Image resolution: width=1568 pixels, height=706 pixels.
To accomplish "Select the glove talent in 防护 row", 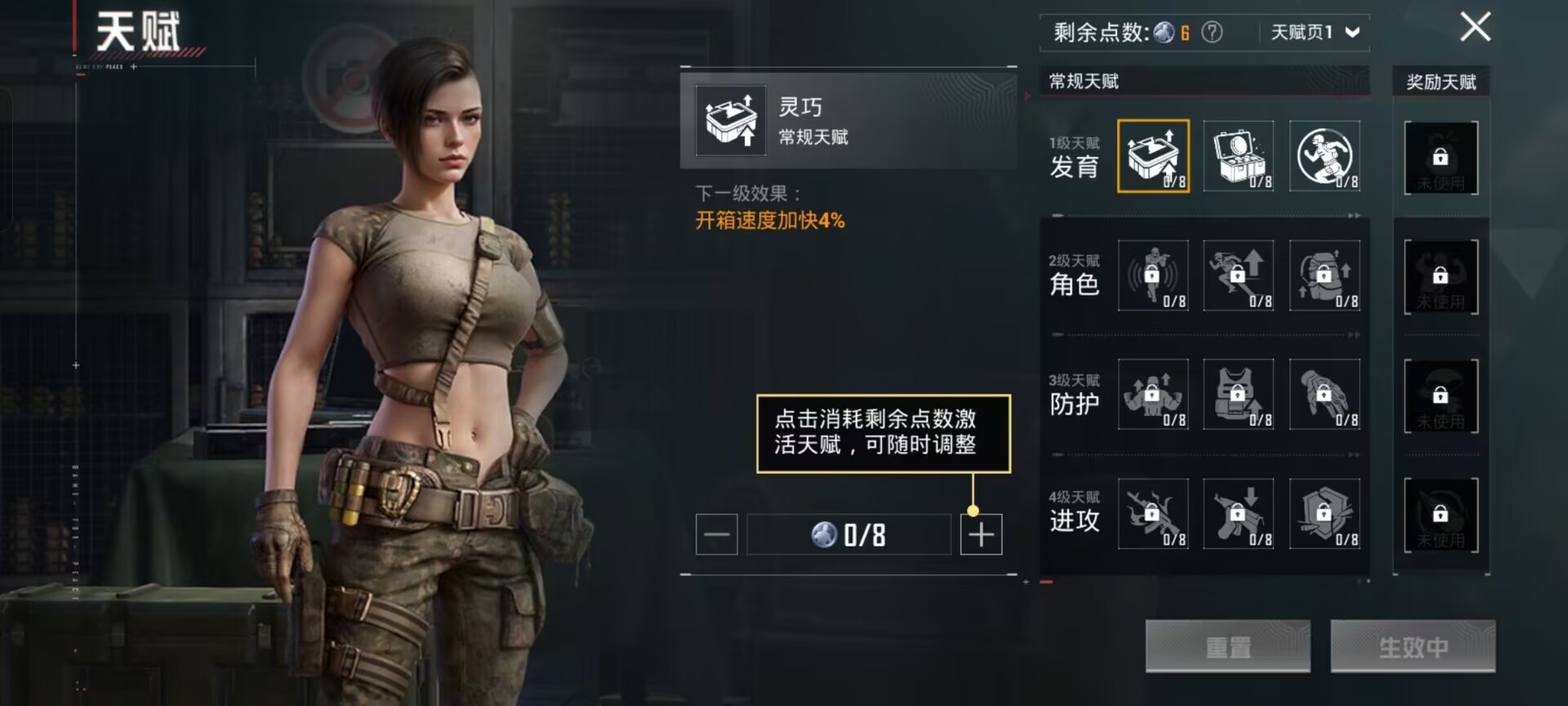I will tap(1325, 395).
